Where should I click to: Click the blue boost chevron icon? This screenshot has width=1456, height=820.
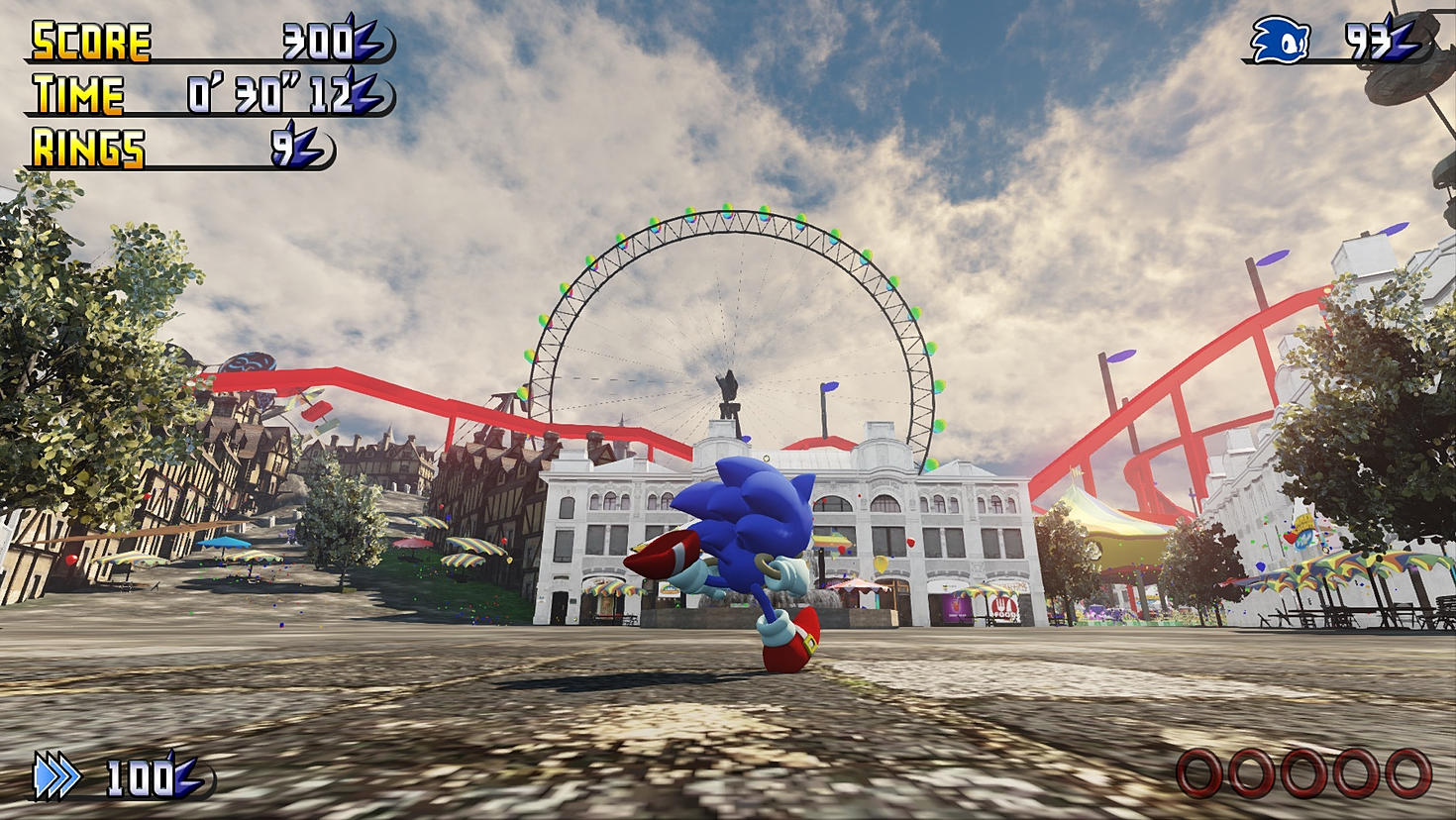tap(56, 775)
